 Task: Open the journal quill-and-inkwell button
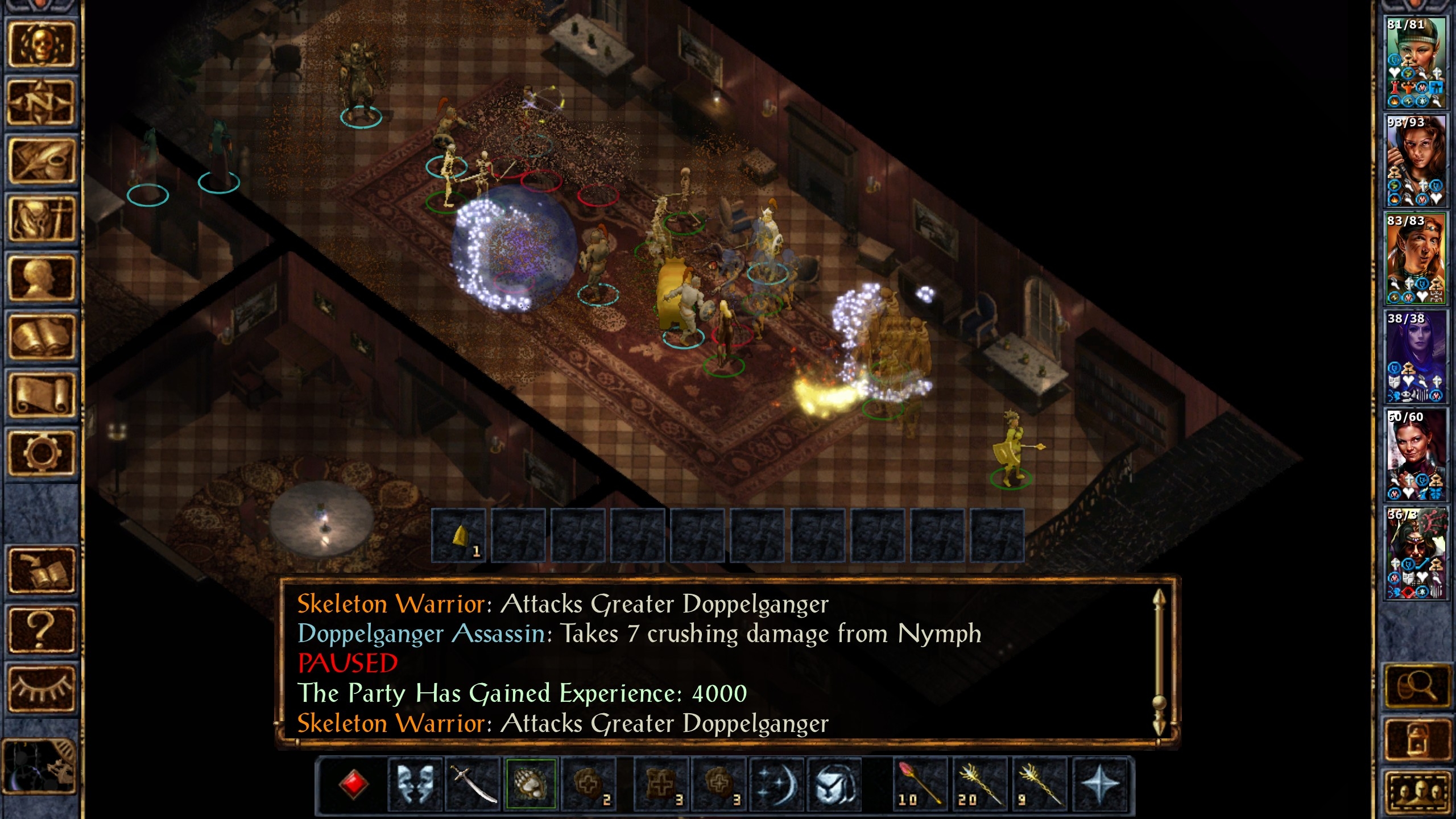[41, 162]
